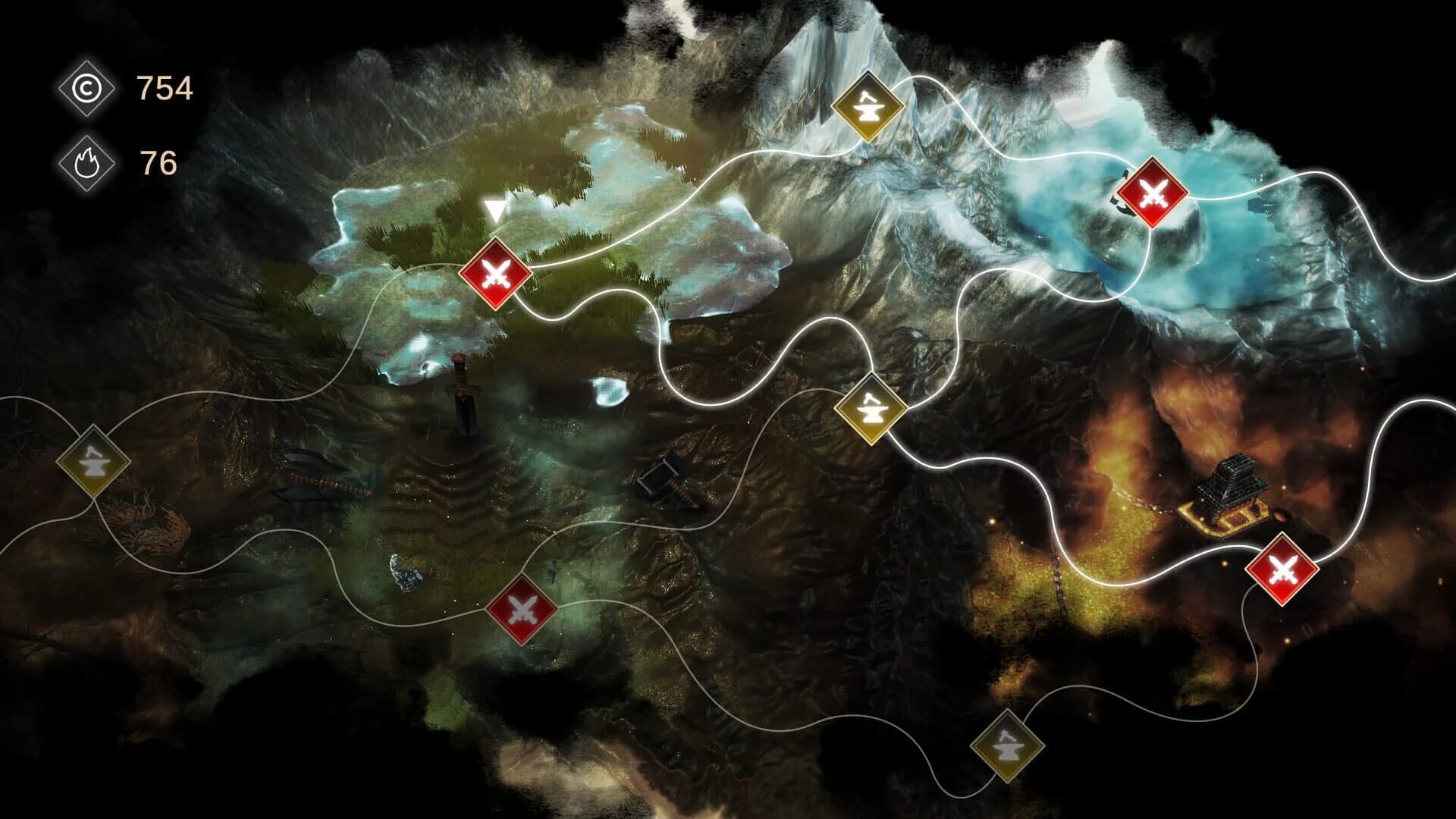Click the anvil forge node at map top

pos(869,106)
